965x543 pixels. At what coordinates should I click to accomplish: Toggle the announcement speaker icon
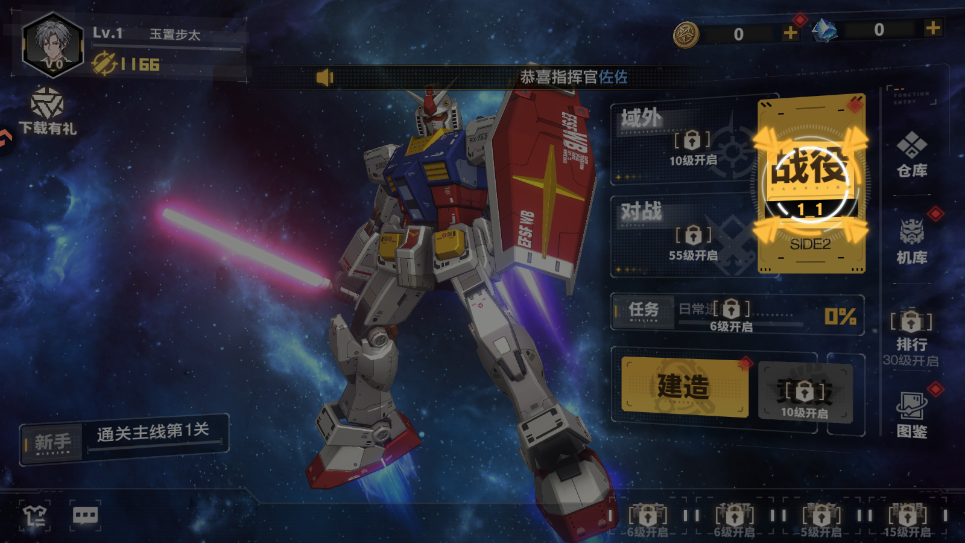(325, 77)
